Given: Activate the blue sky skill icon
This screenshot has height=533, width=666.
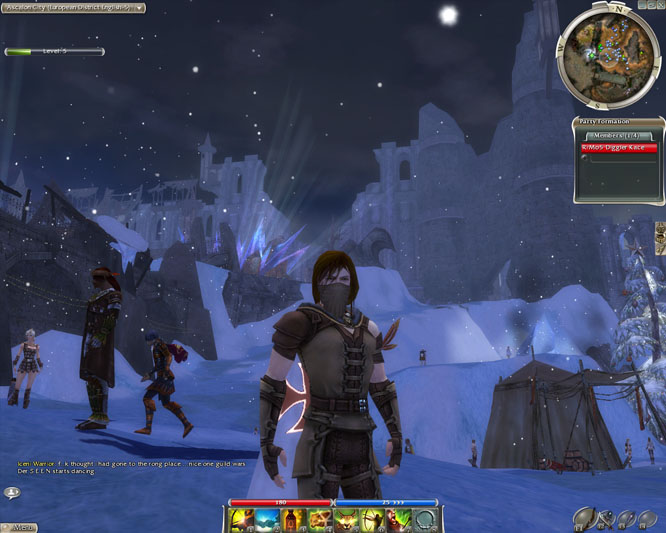Looking at the screenshot, I should click(267, 519).
